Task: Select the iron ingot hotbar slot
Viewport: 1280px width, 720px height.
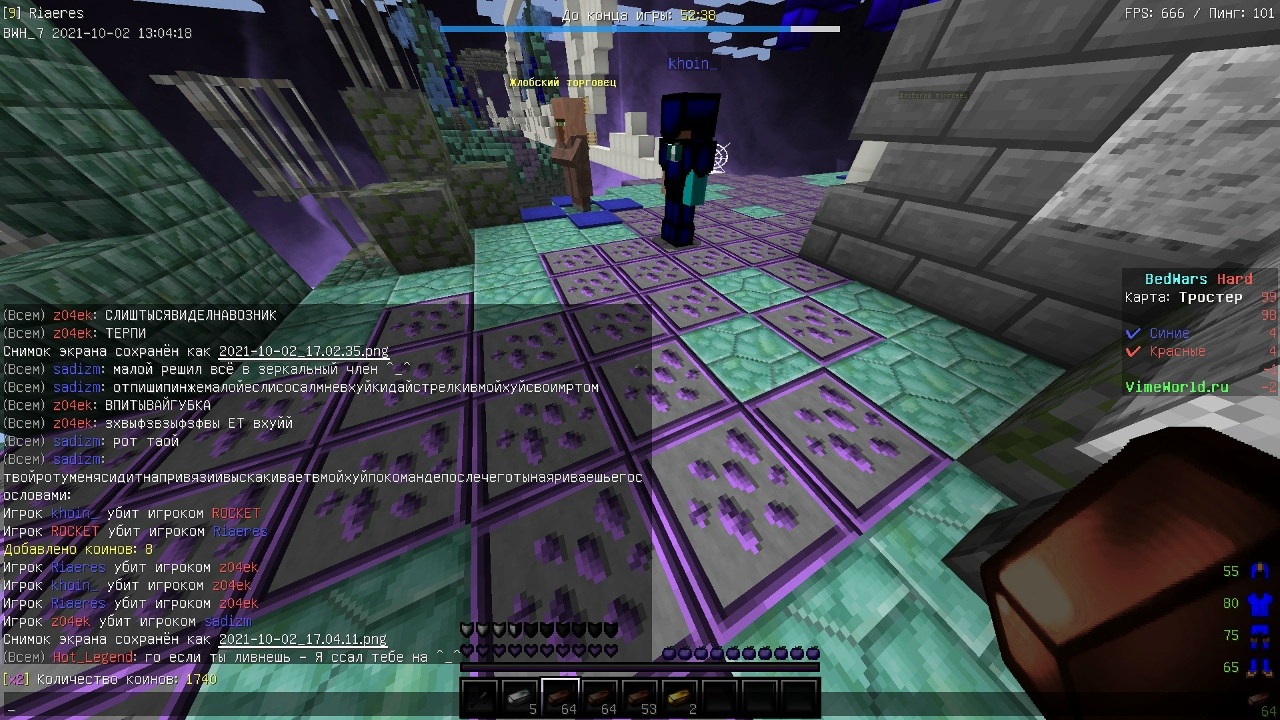Action: 520,697
